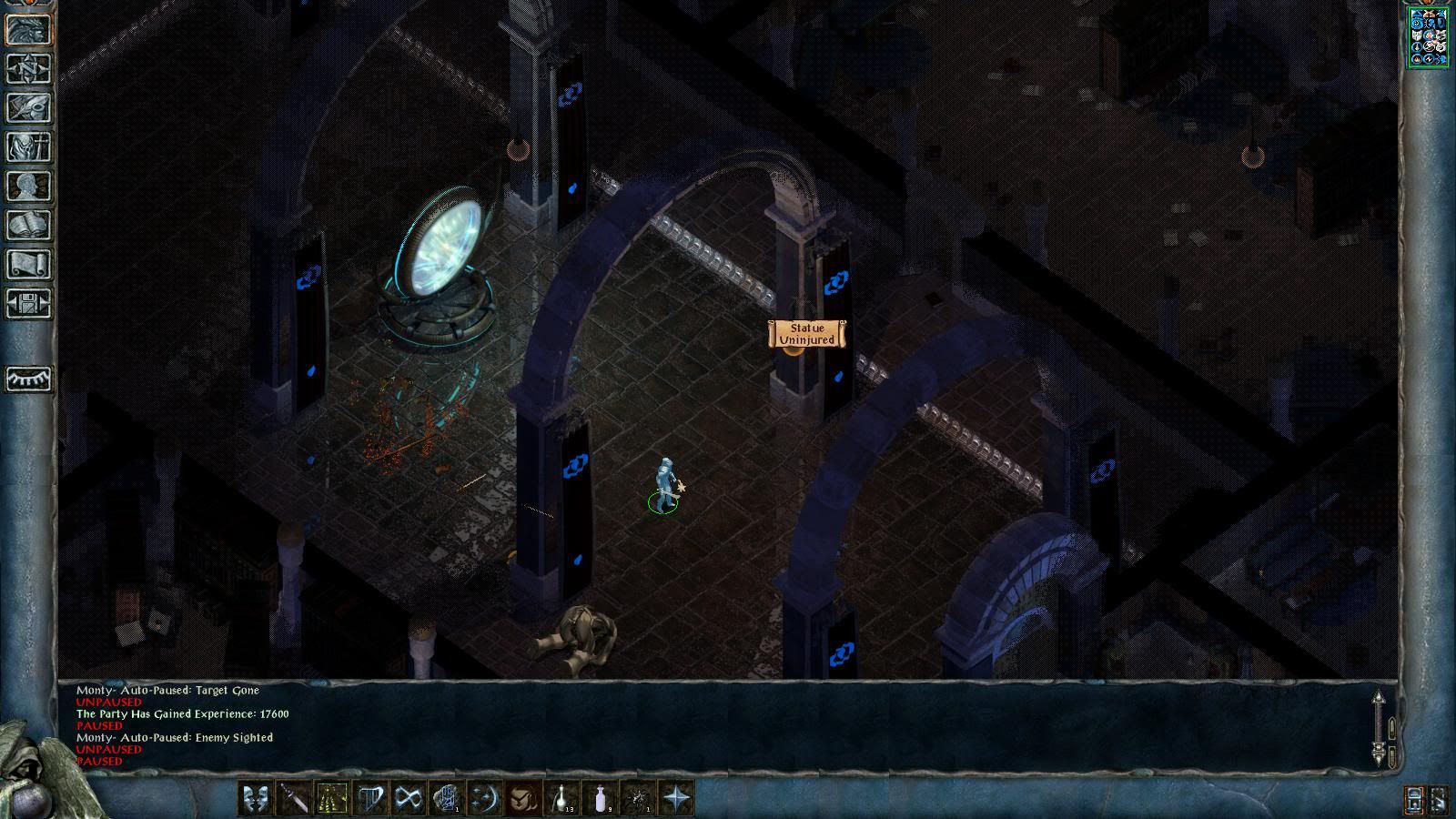Open the moon-and-stars spell button
This screenshot has width=1456, height=819.
[x=485, y=798]
